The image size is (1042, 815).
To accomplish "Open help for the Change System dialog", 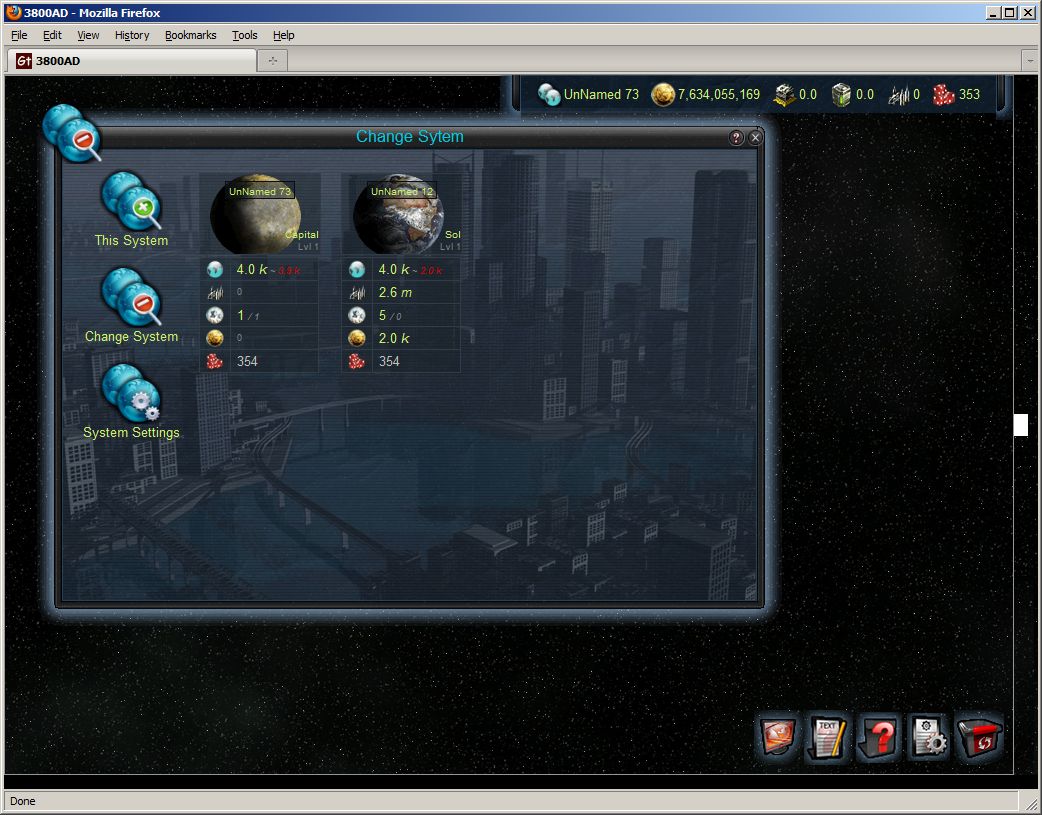I will pyautogui.click(x=737, y=138).
